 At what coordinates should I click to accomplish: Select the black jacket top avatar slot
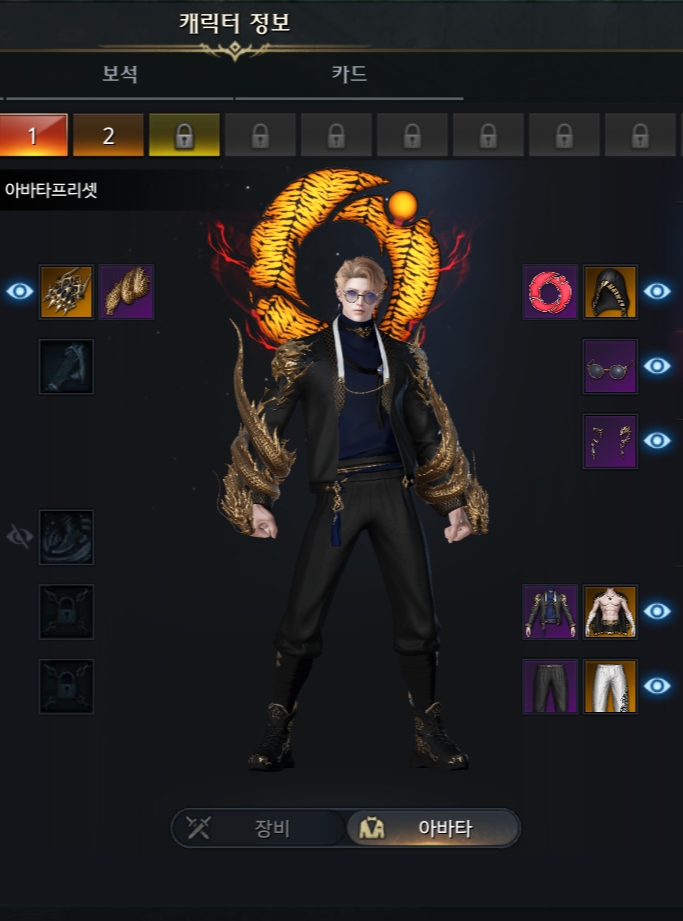(x=550, y=611)
